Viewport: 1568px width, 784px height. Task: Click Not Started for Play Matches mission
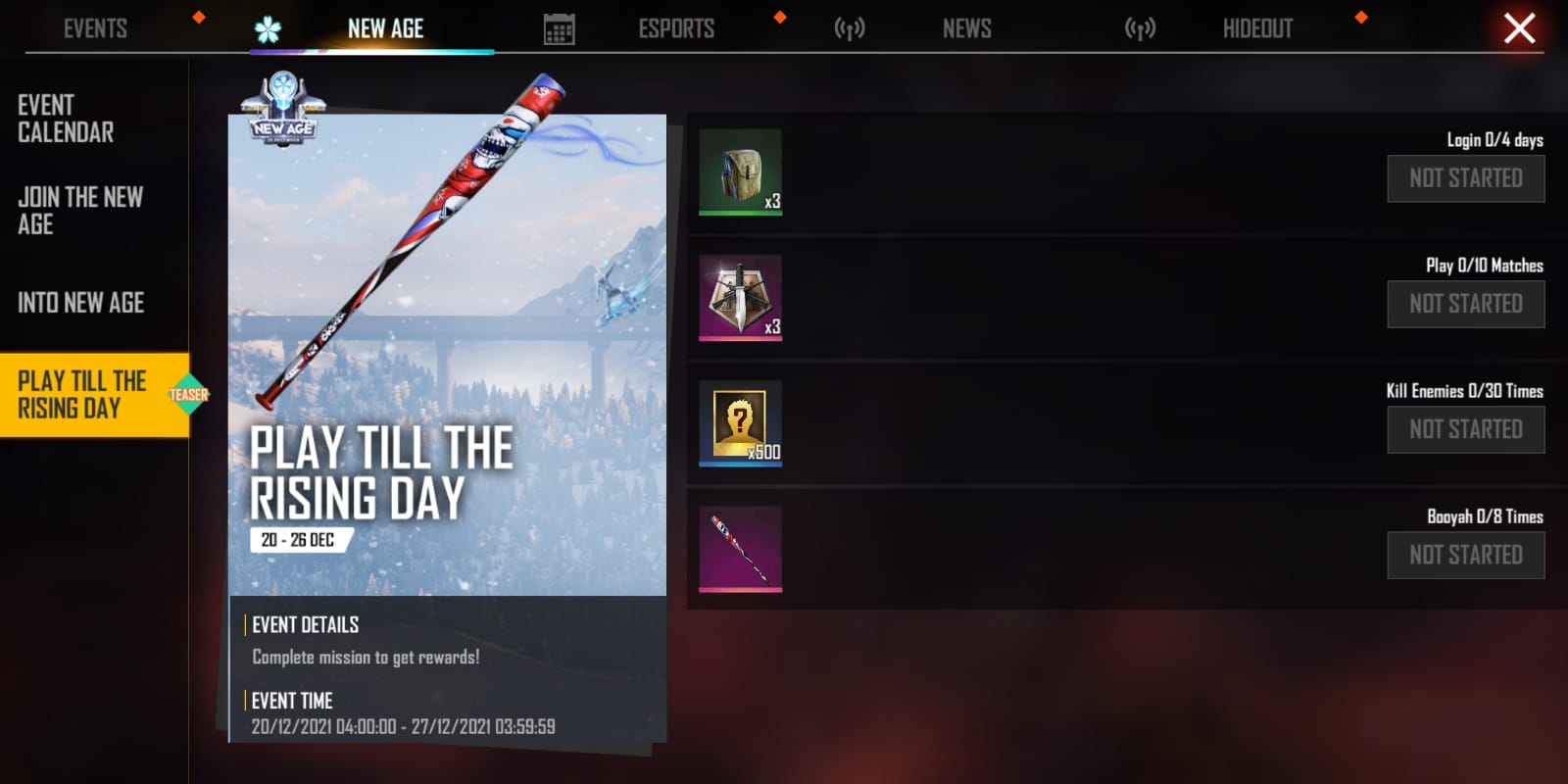pyautogui.click(x=1465, y=304)
